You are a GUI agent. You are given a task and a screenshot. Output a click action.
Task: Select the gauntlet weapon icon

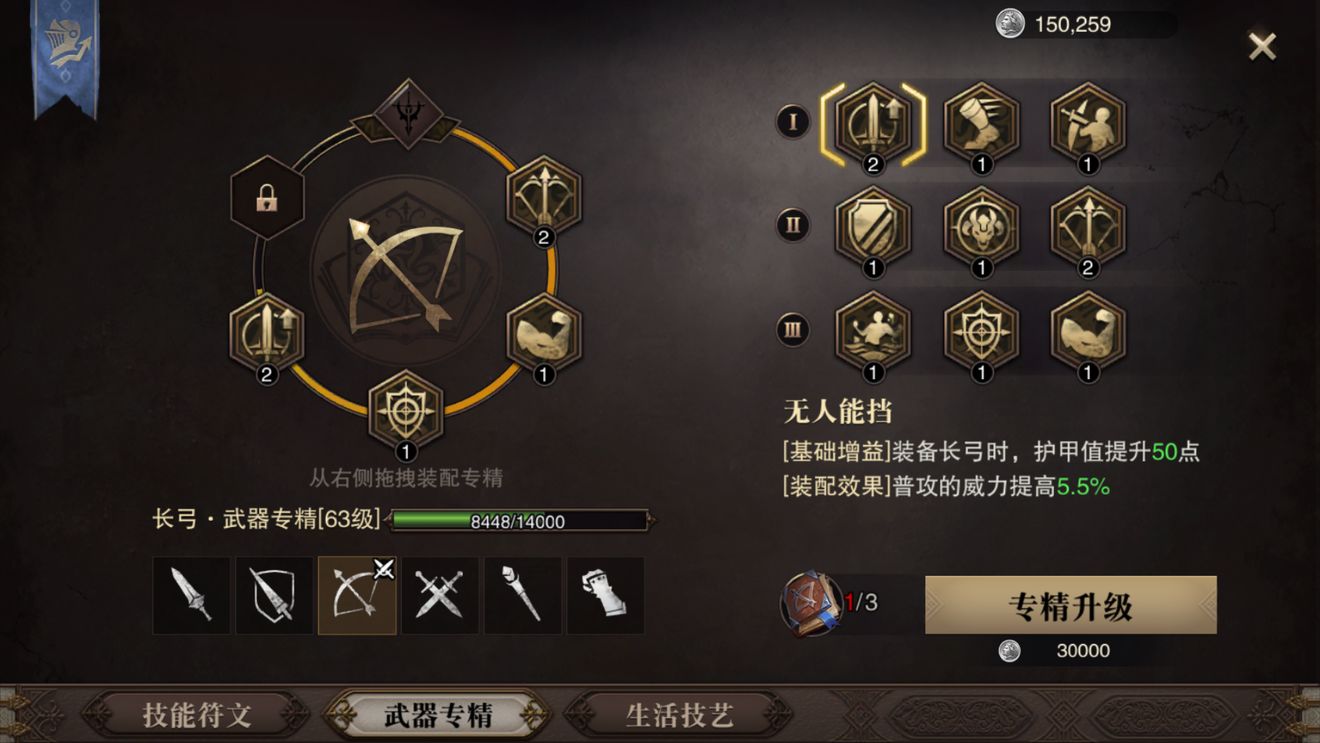[x=608, y=595]
